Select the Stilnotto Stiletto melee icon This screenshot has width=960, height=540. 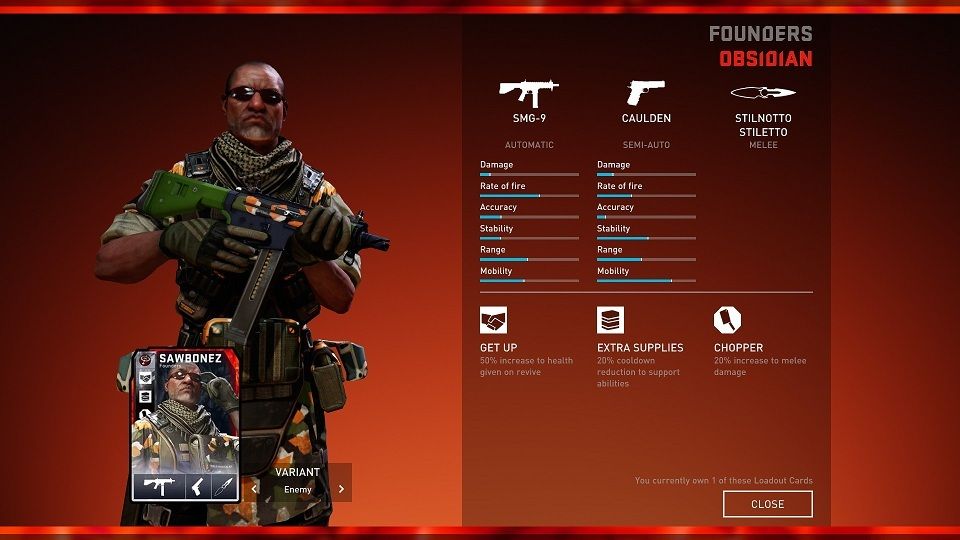pos(763,93)
